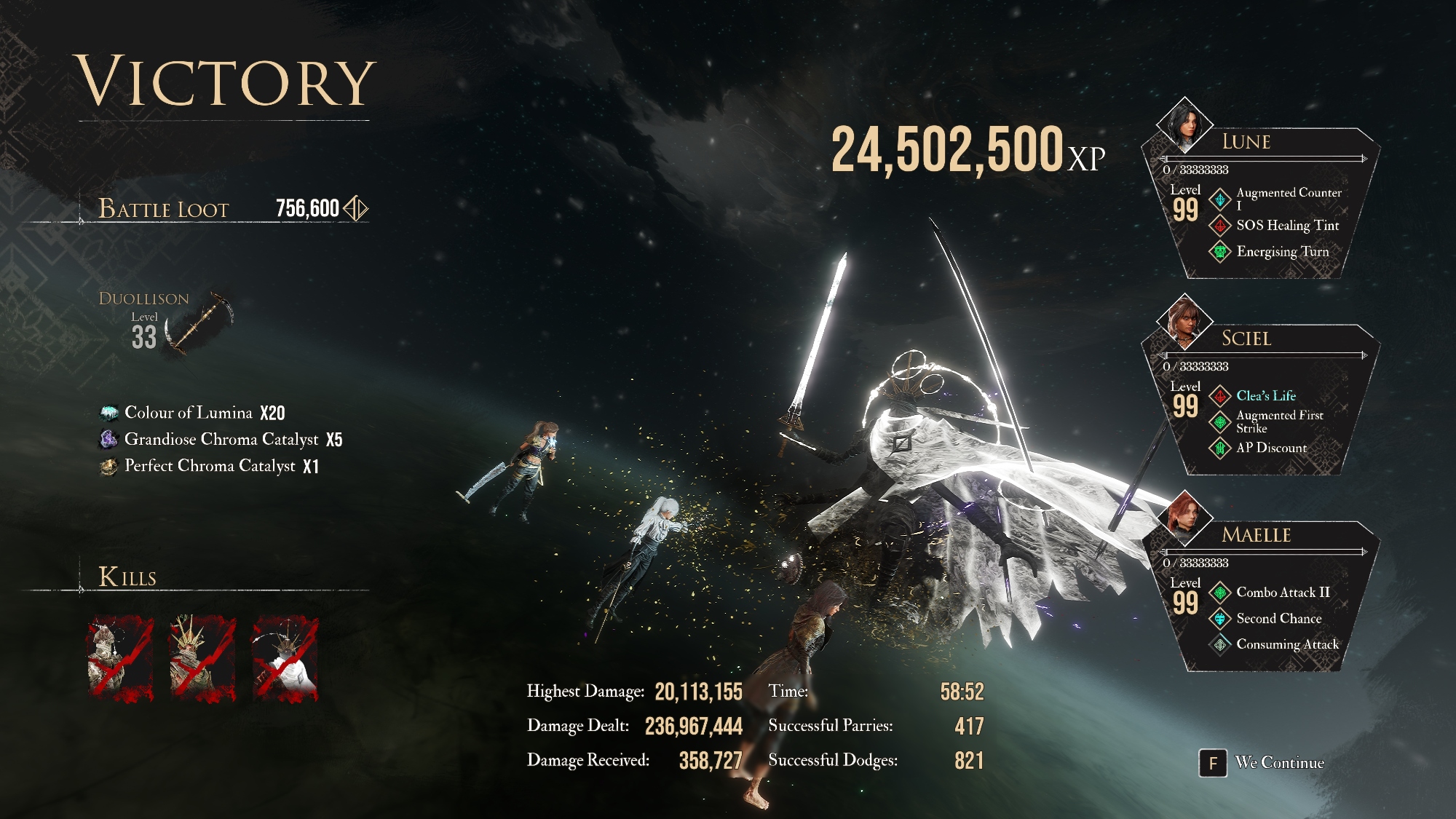The width and height of the screenshot is (1456, 819).
Task: Select Sciel's Clea's Life entry
Action: pos(1265,396)
